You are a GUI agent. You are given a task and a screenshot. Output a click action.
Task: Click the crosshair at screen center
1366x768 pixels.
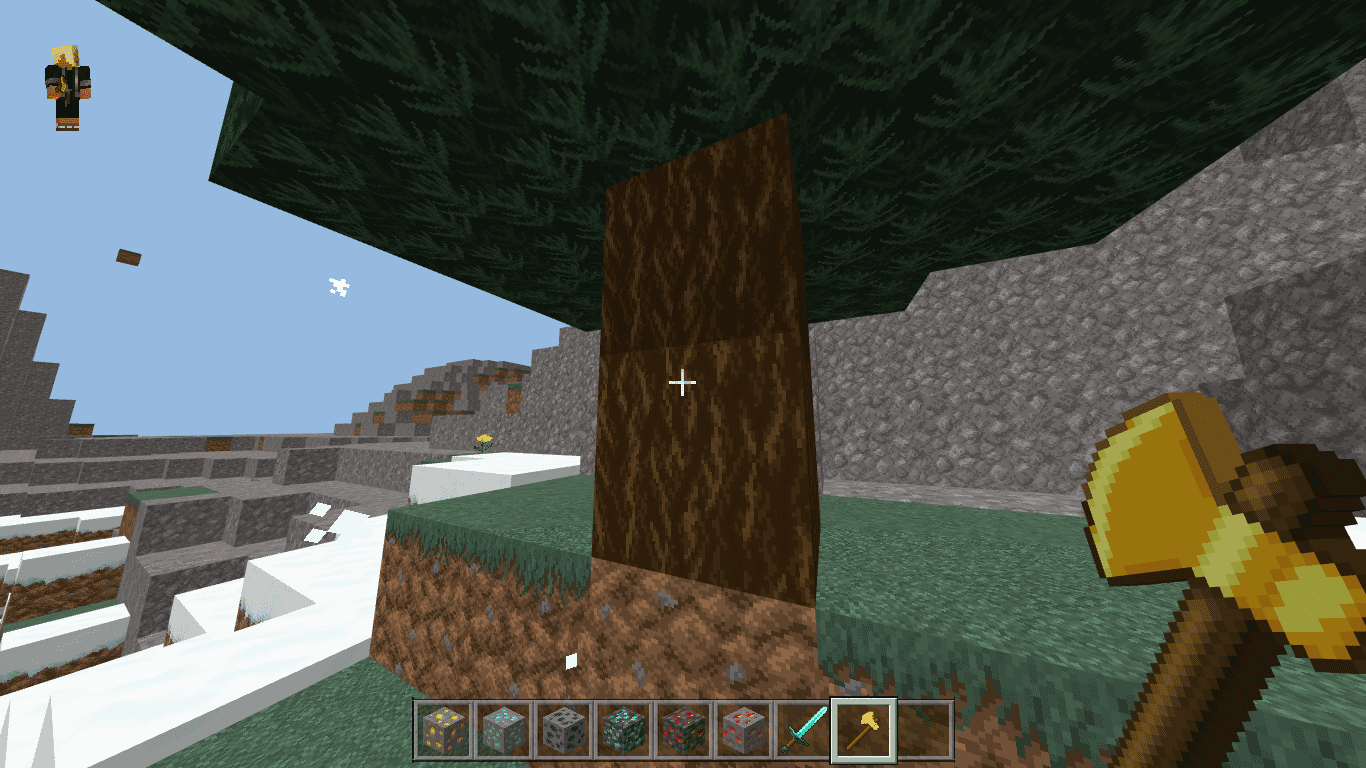point(683,381)
